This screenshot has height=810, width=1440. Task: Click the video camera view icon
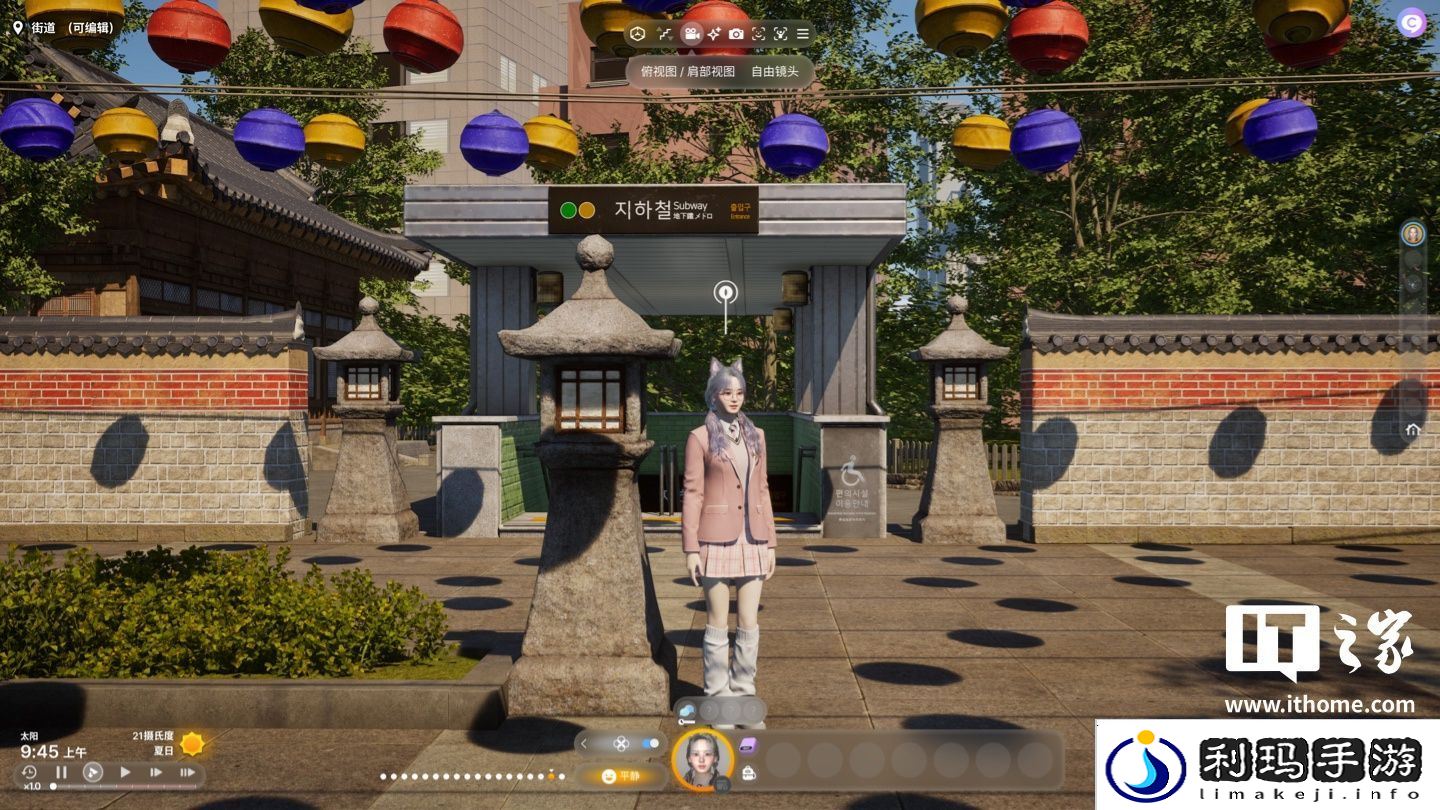(x=690, y=34)
